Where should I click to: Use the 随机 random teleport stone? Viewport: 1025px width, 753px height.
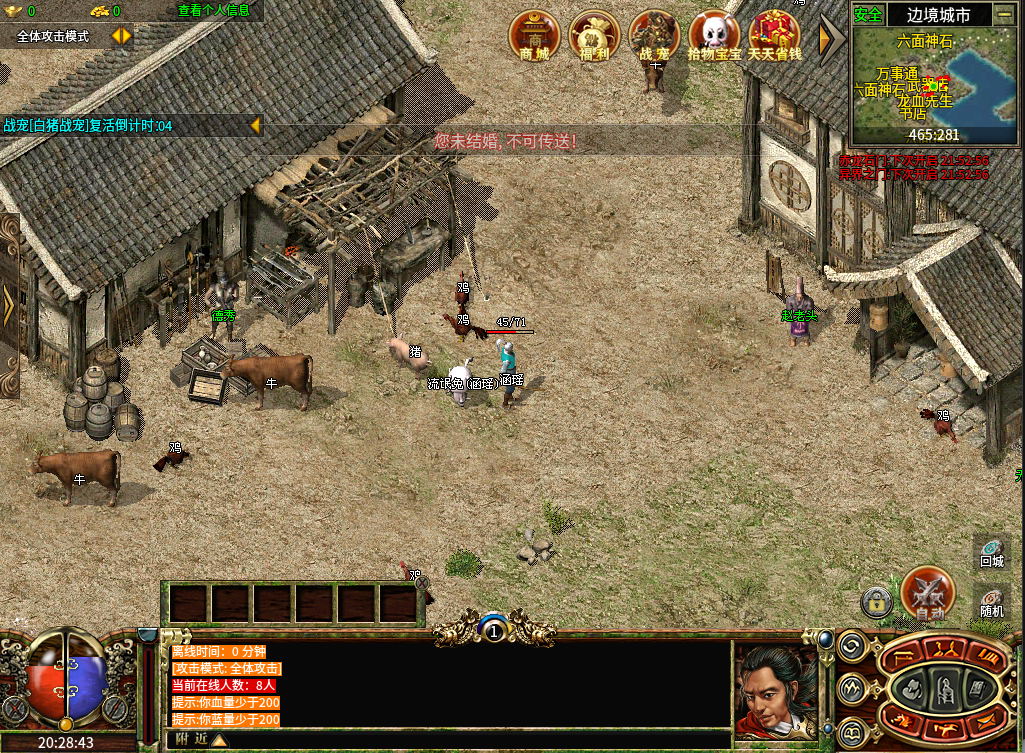point(991,602)
